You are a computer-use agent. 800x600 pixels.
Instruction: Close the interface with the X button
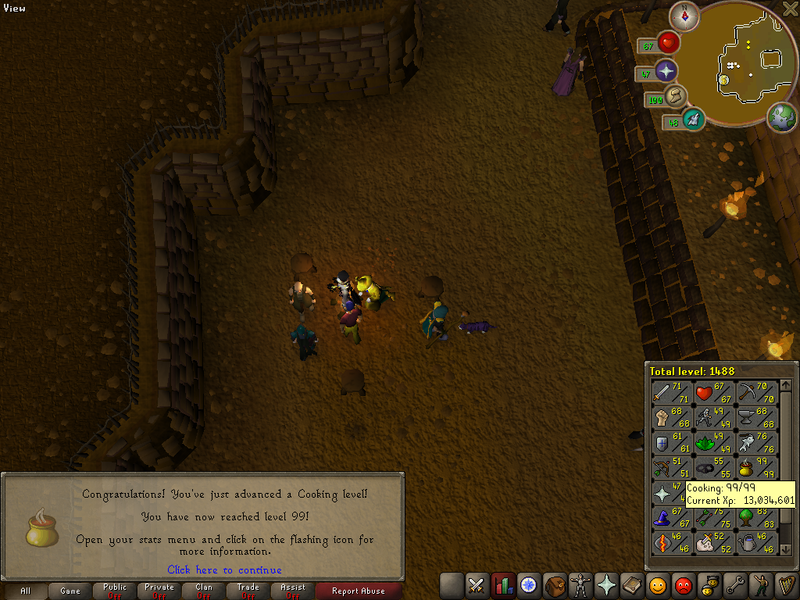[x=790, y=8]
